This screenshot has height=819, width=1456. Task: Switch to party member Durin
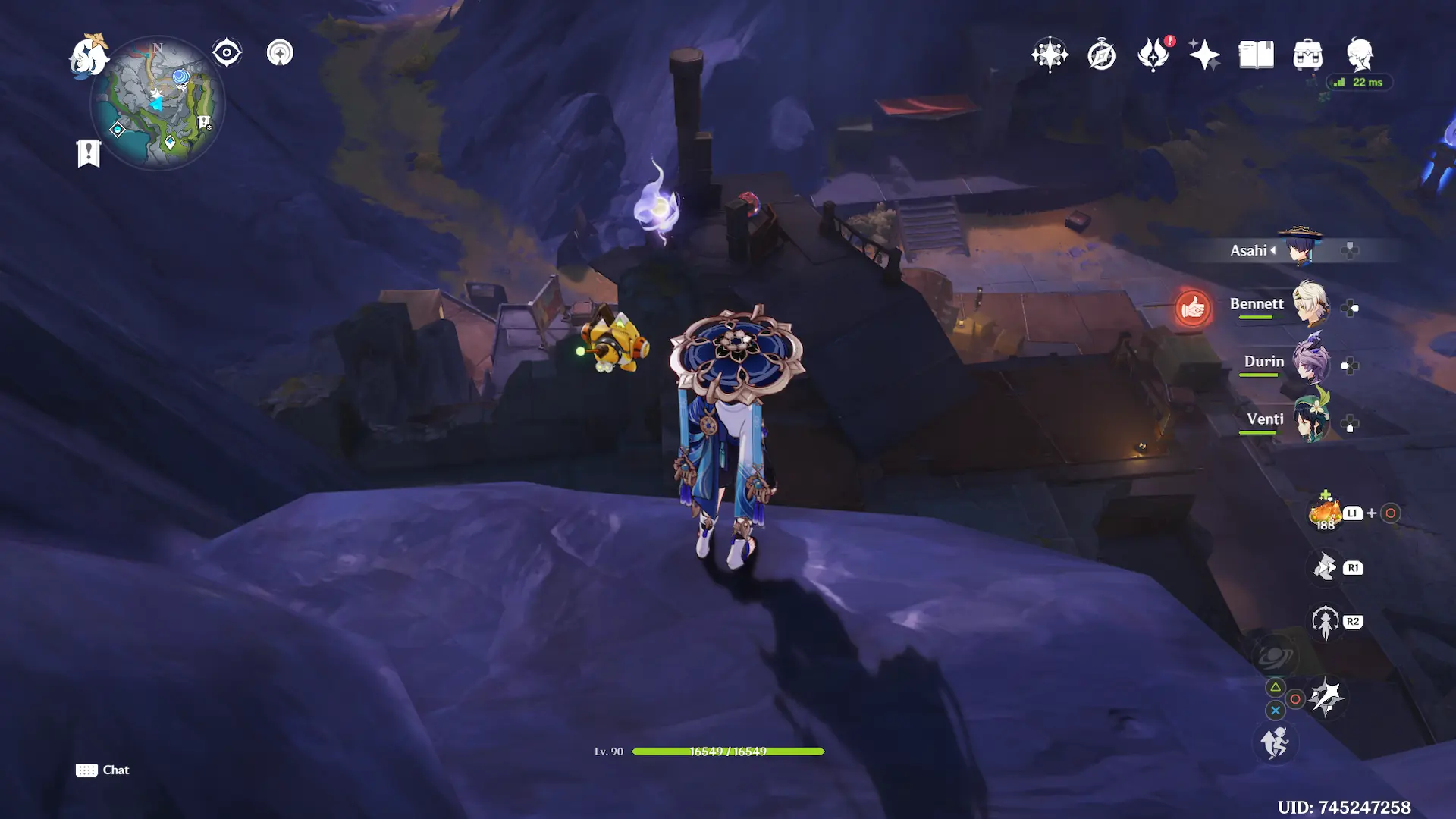click(1310, 362)
